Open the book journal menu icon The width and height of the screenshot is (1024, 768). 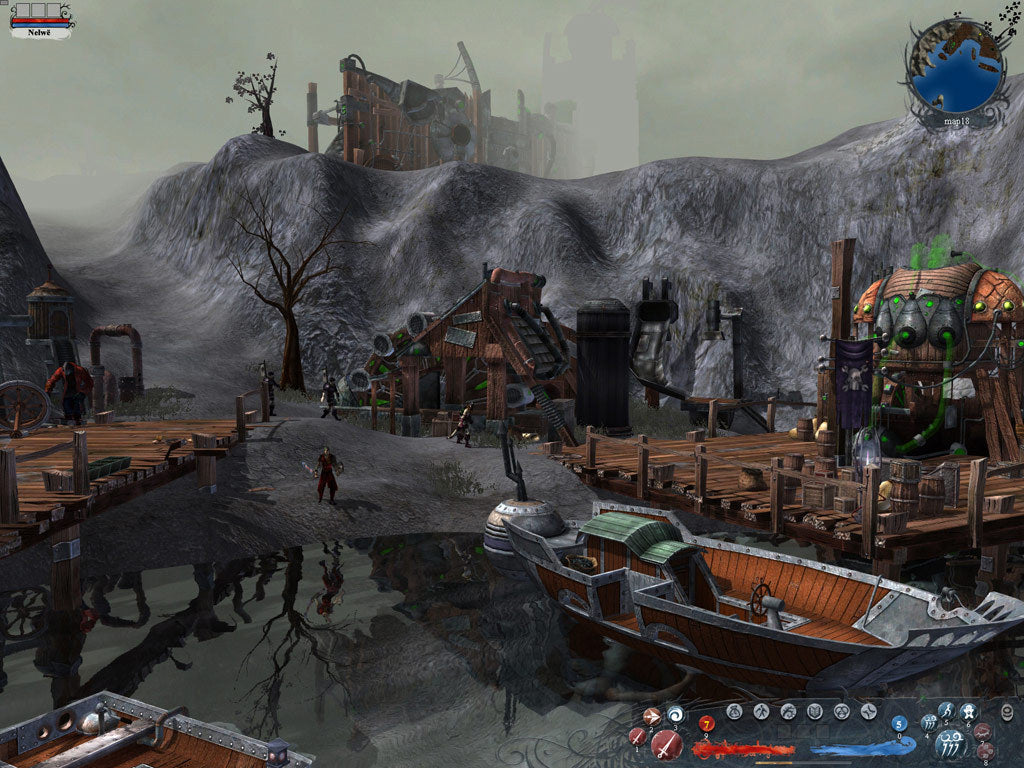pos(815,712)
